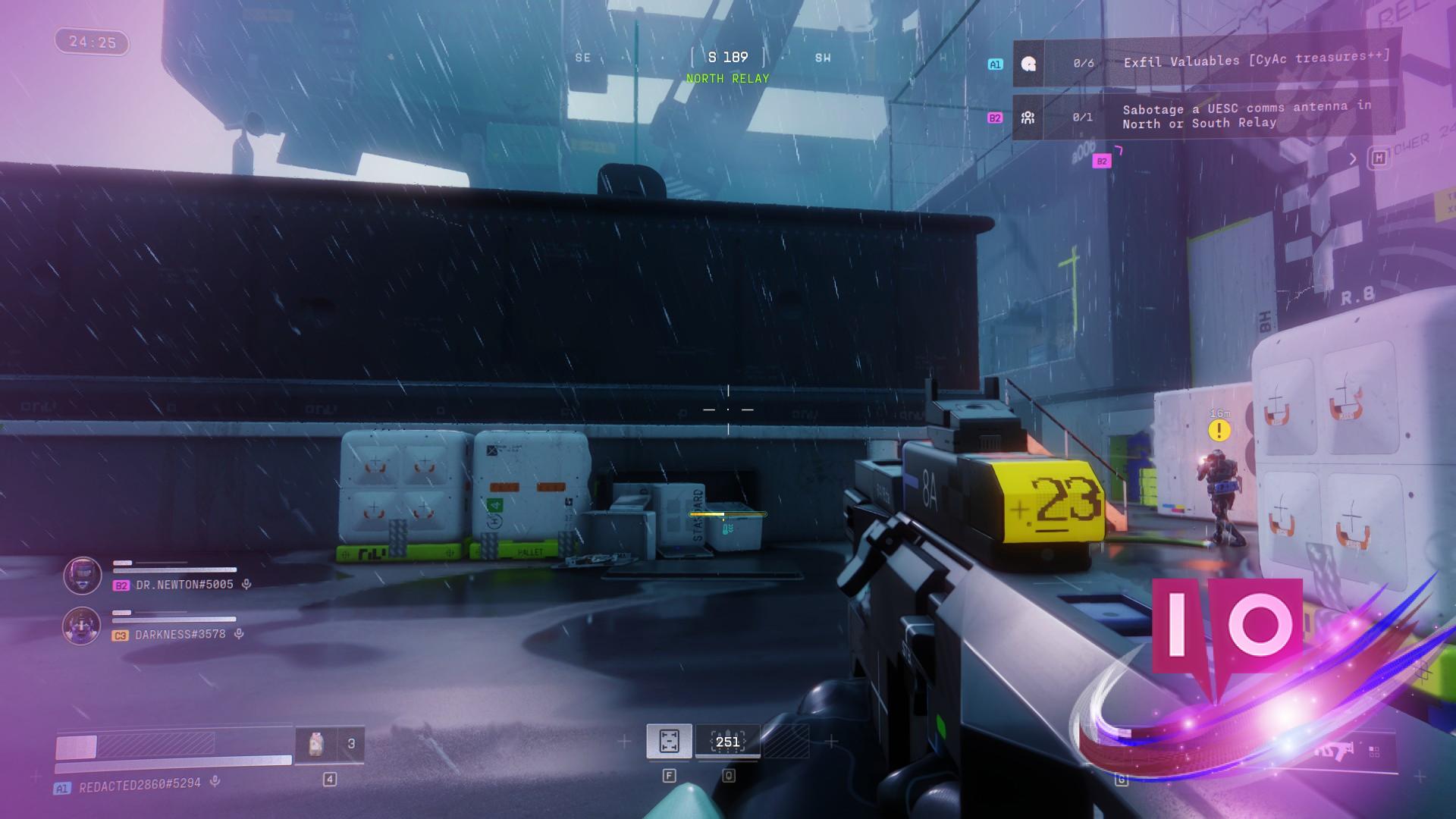
Task: Open the Sabotage UESC comms antenna objective
Action: [1206, 116]
